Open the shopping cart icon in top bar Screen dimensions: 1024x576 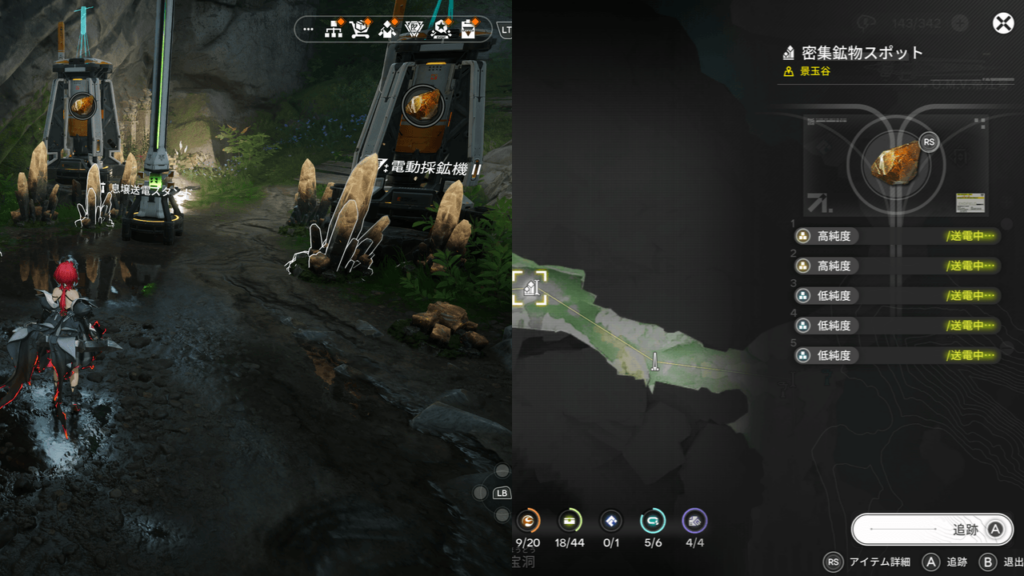[360, 29]
